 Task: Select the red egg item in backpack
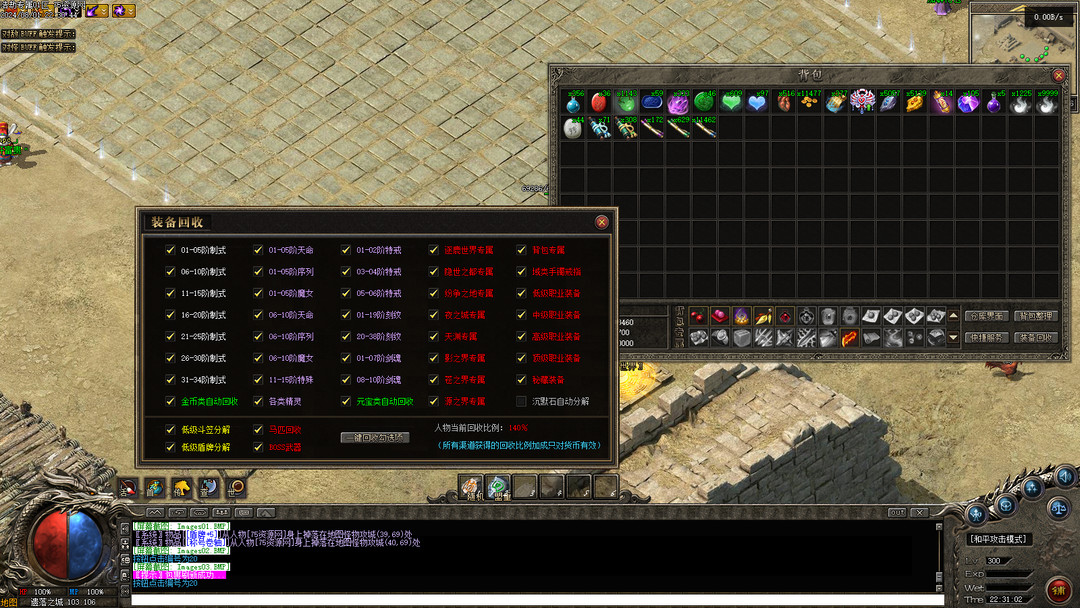pos(599,102)
